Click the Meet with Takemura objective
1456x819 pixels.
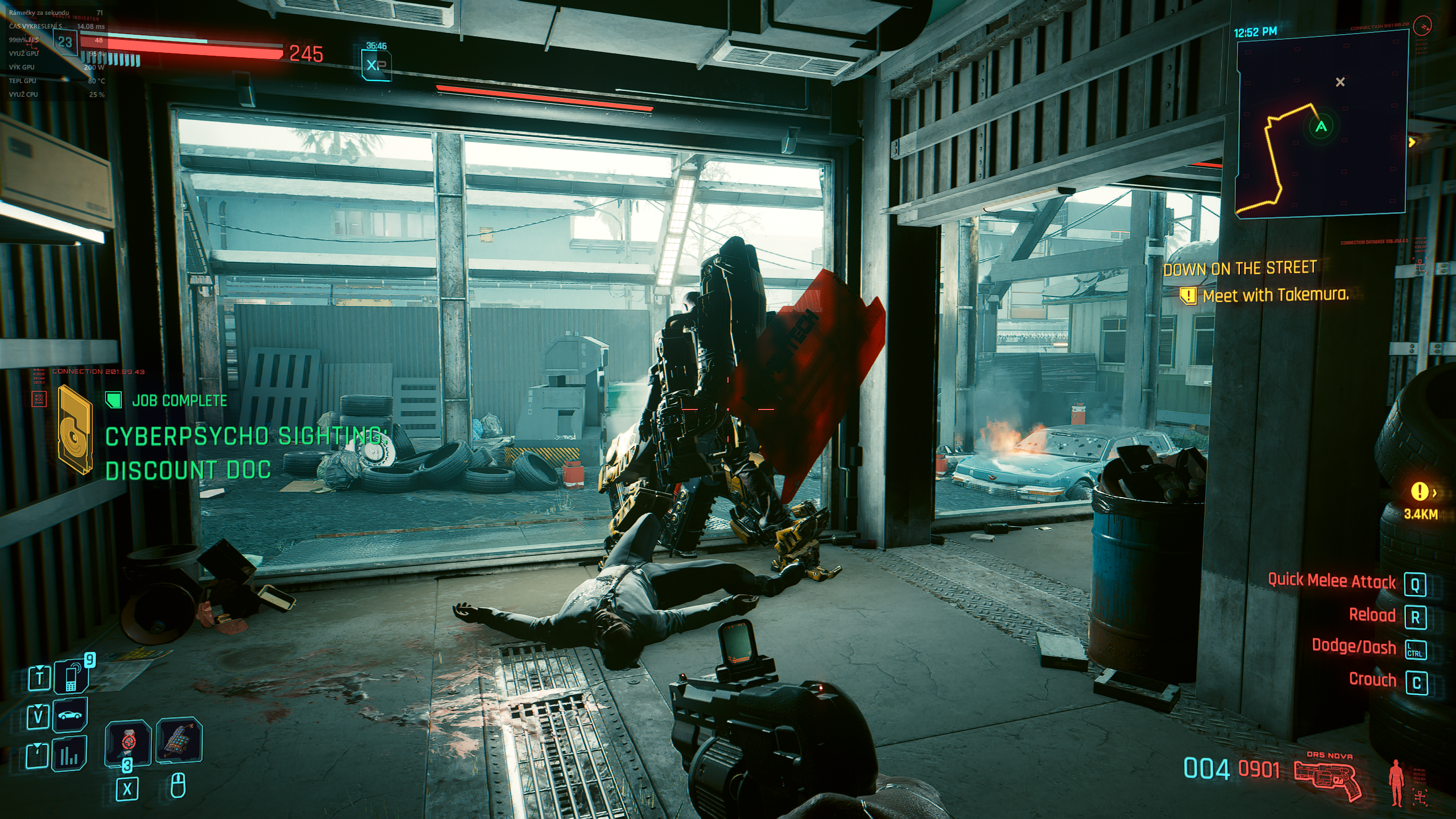tap(1275, 295)
